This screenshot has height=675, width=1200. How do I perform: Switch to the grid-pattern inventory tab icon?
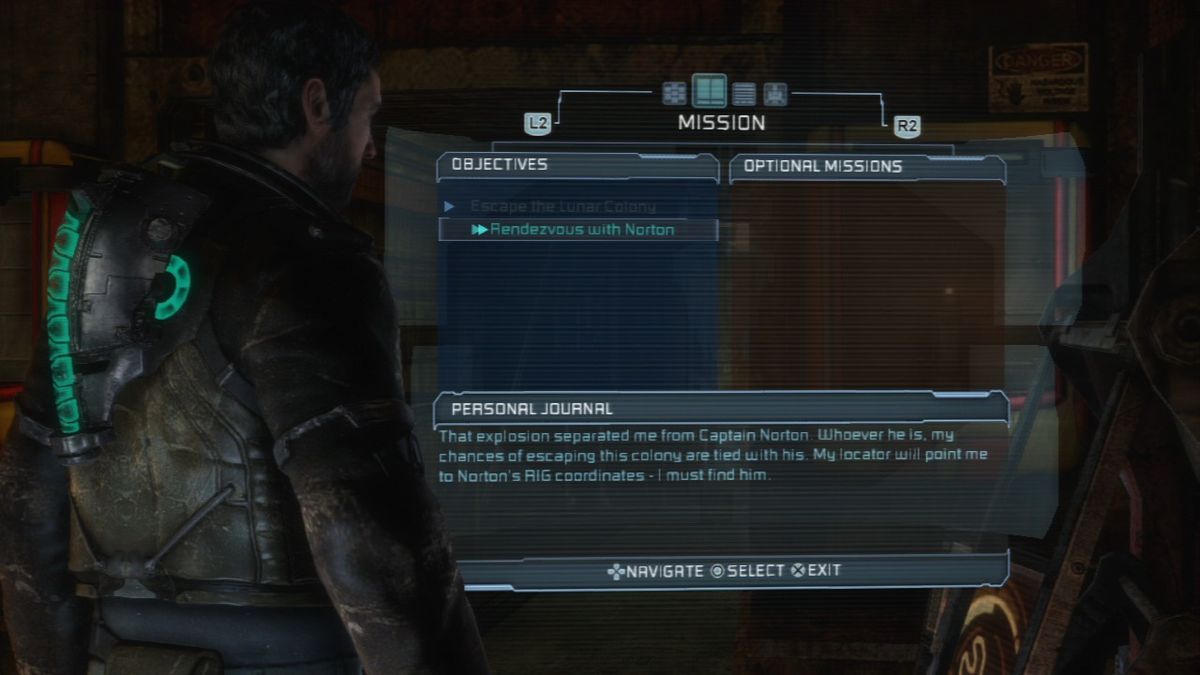point(675,93)
